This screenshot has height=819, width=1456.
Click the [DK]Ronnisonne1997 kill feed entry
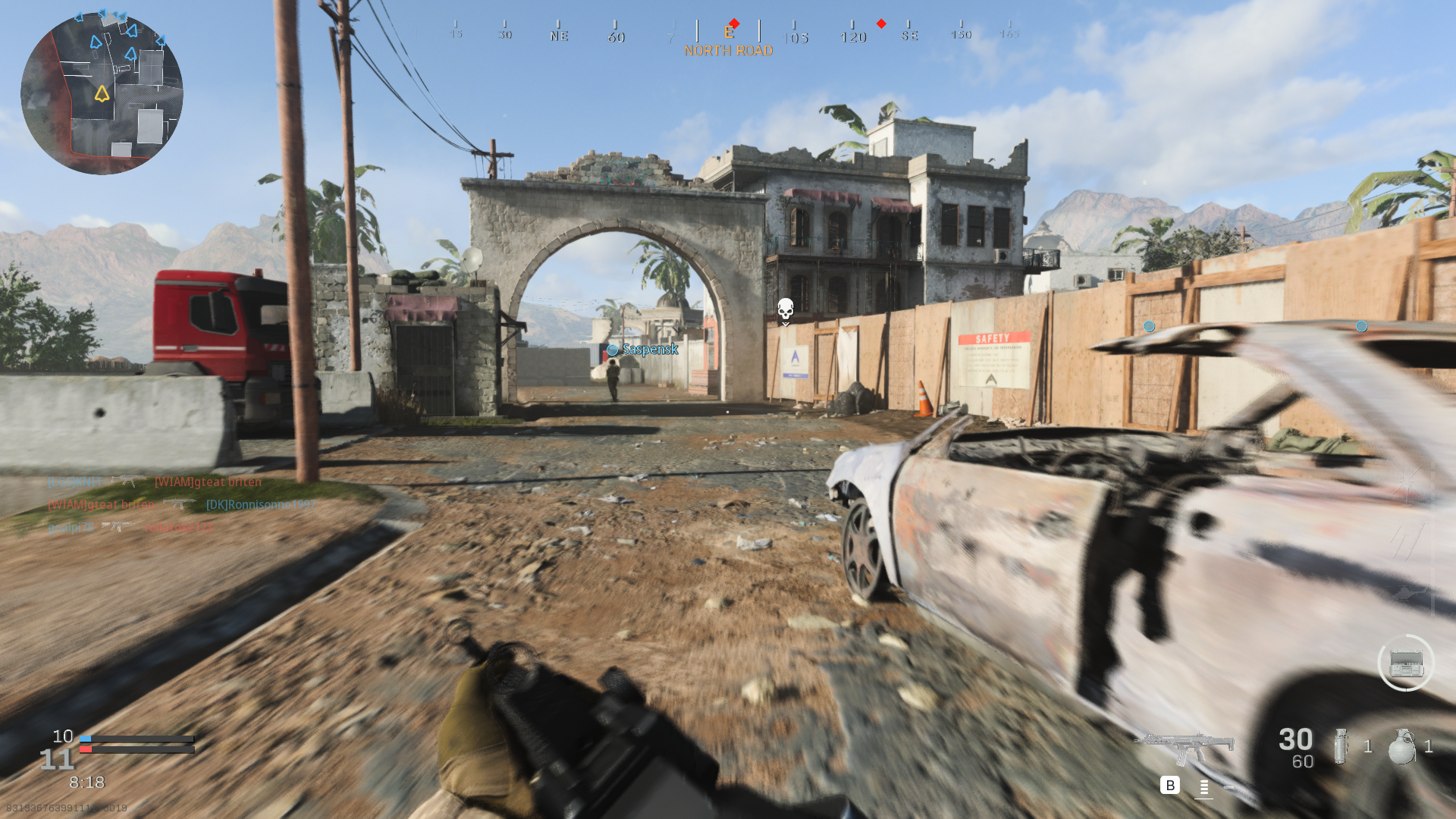click(x=261, y=504)
